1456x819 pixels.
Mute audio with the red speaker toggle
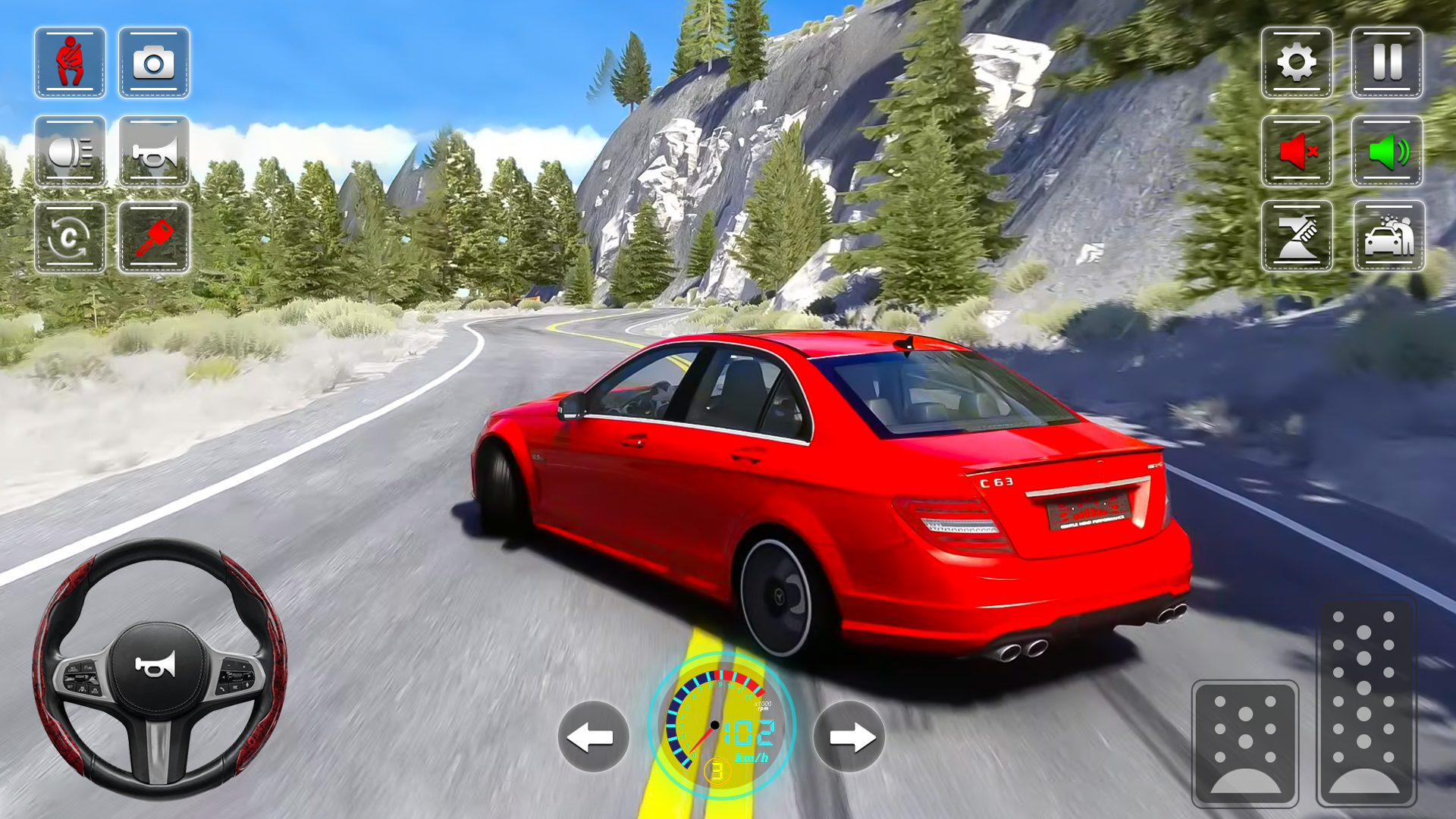click(x=1298, y=151)
